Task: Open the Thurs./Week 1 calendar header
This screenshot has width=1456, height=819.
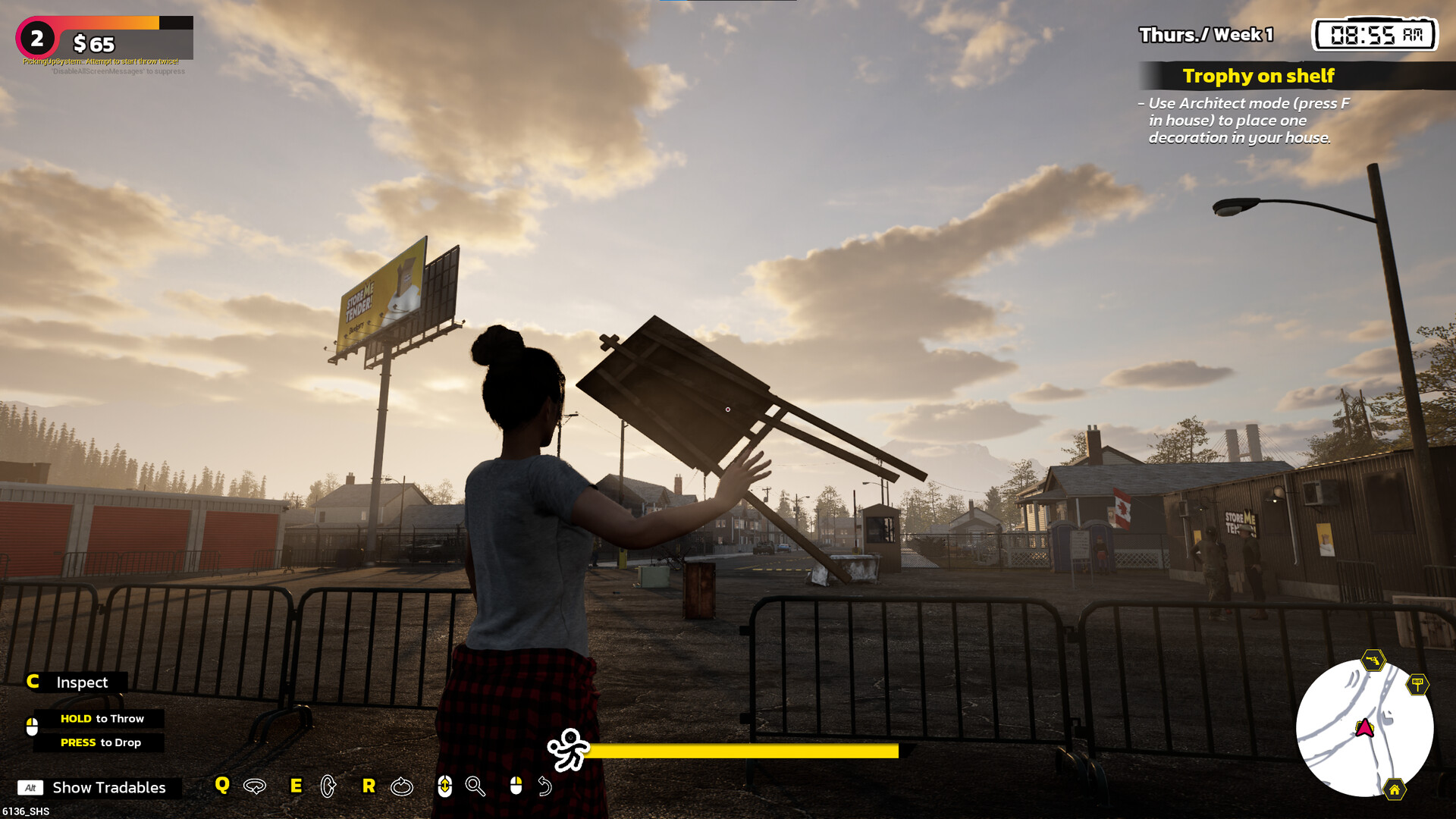Action: [1206, 34]
